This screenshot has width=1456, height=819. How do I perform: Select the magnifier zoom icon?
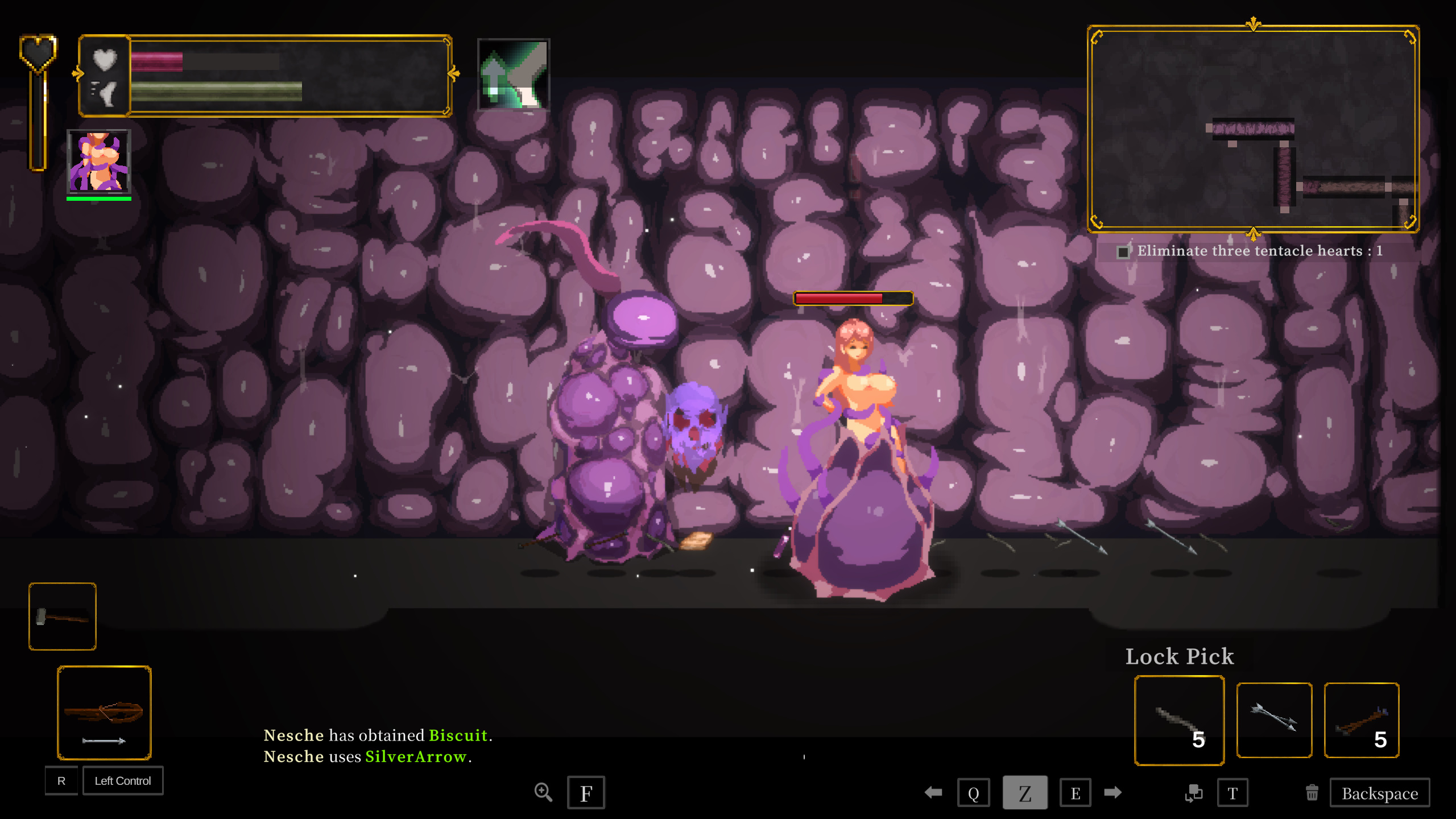click(544, 792)
